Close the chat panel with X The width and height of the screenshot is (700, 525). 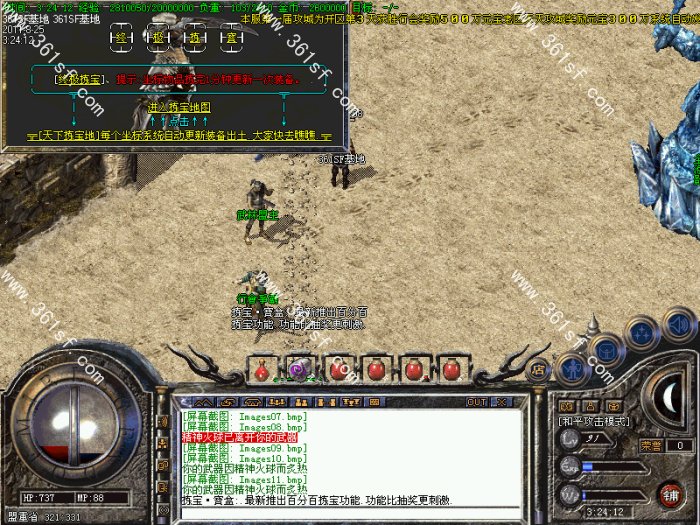[x=498, y=402]
